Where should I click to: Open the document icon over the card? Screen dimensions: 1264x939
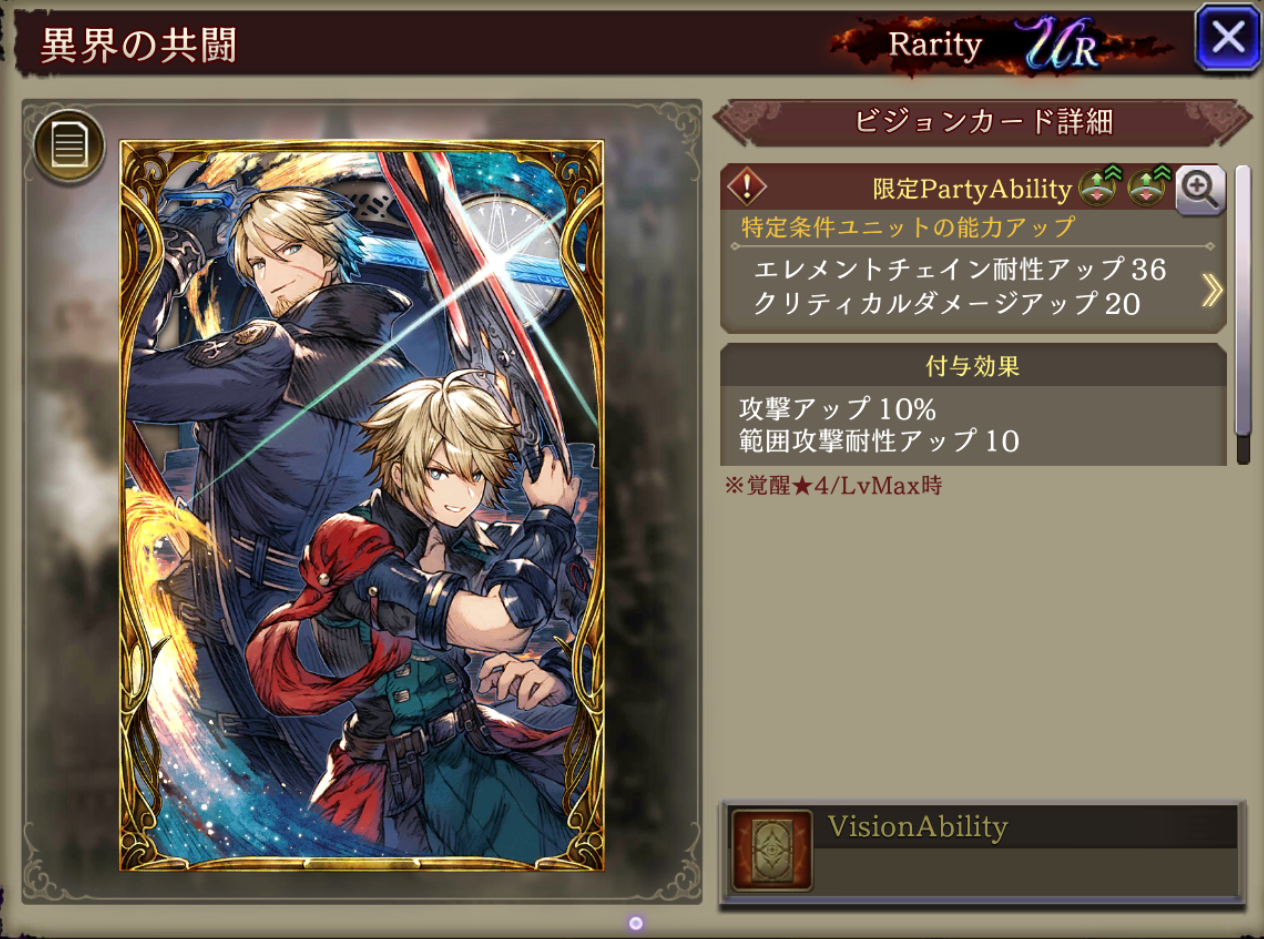pos(69,146)
